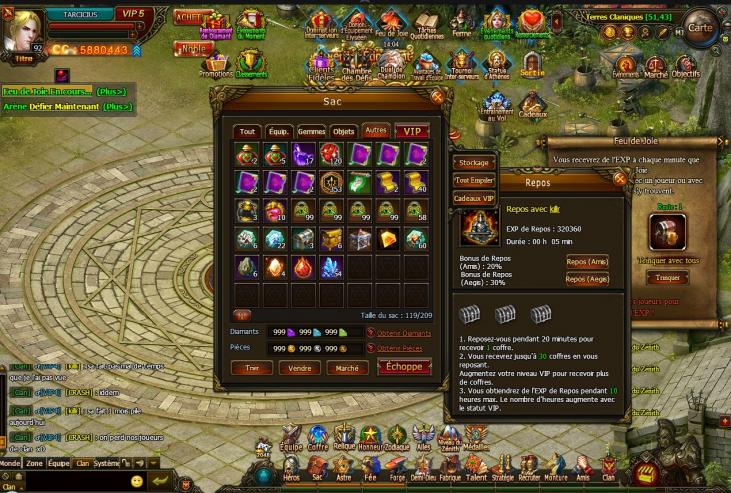Open the Marché button in the bag
Viewport: 731px width, 493px height.
pyautogui.click(x=347, y=368)
